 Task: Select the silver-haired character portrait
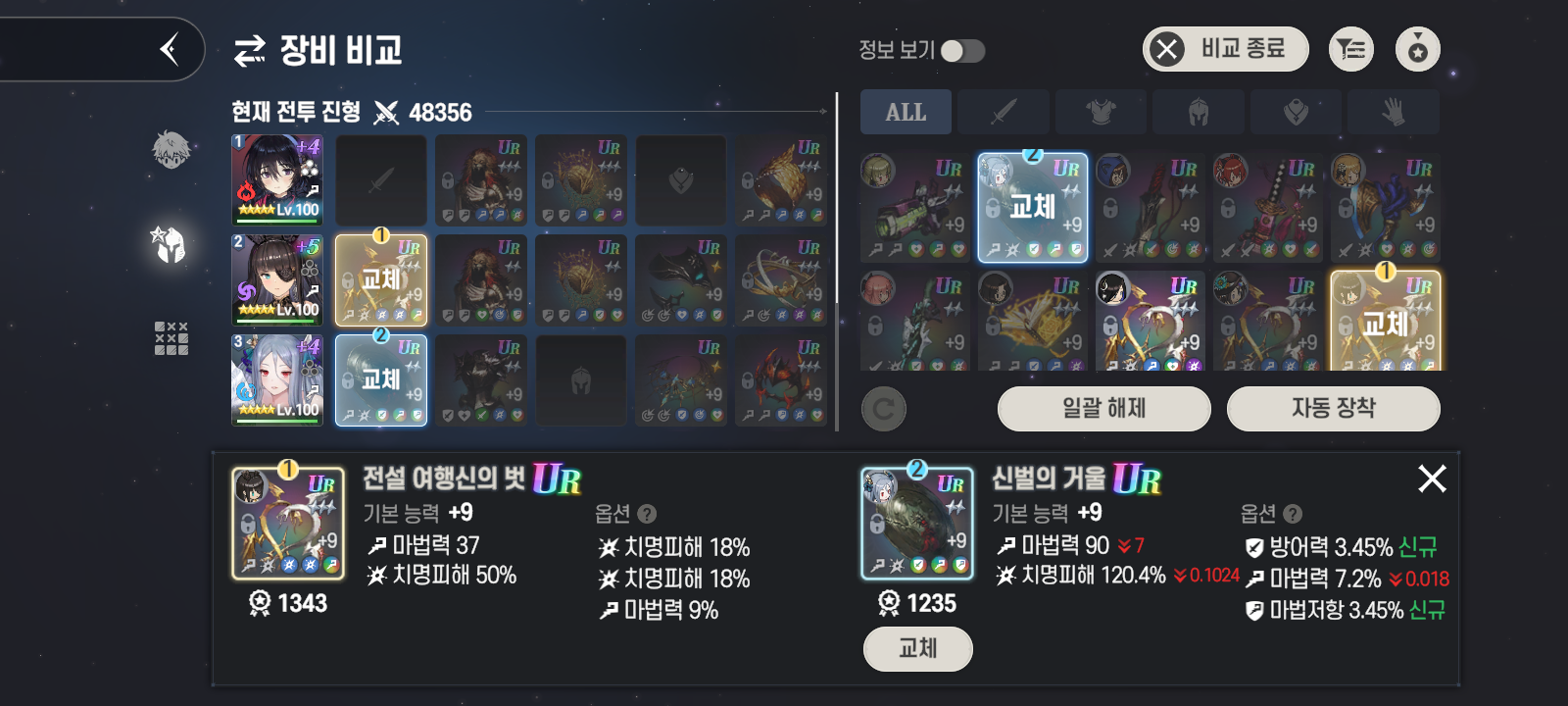277,379
